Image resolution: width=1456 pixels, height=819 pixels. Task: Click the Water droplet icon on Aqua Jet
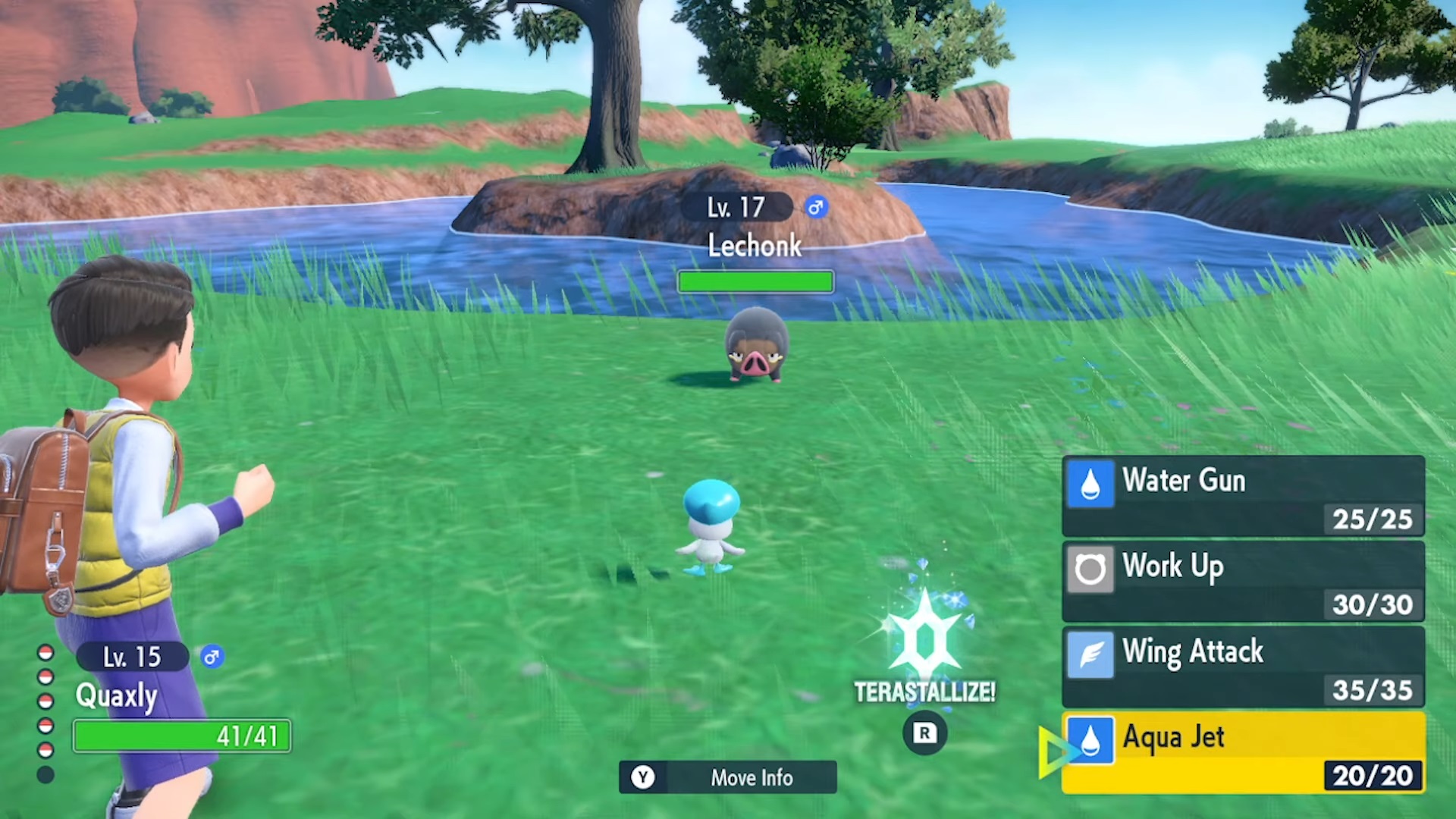coord(1090,739)
